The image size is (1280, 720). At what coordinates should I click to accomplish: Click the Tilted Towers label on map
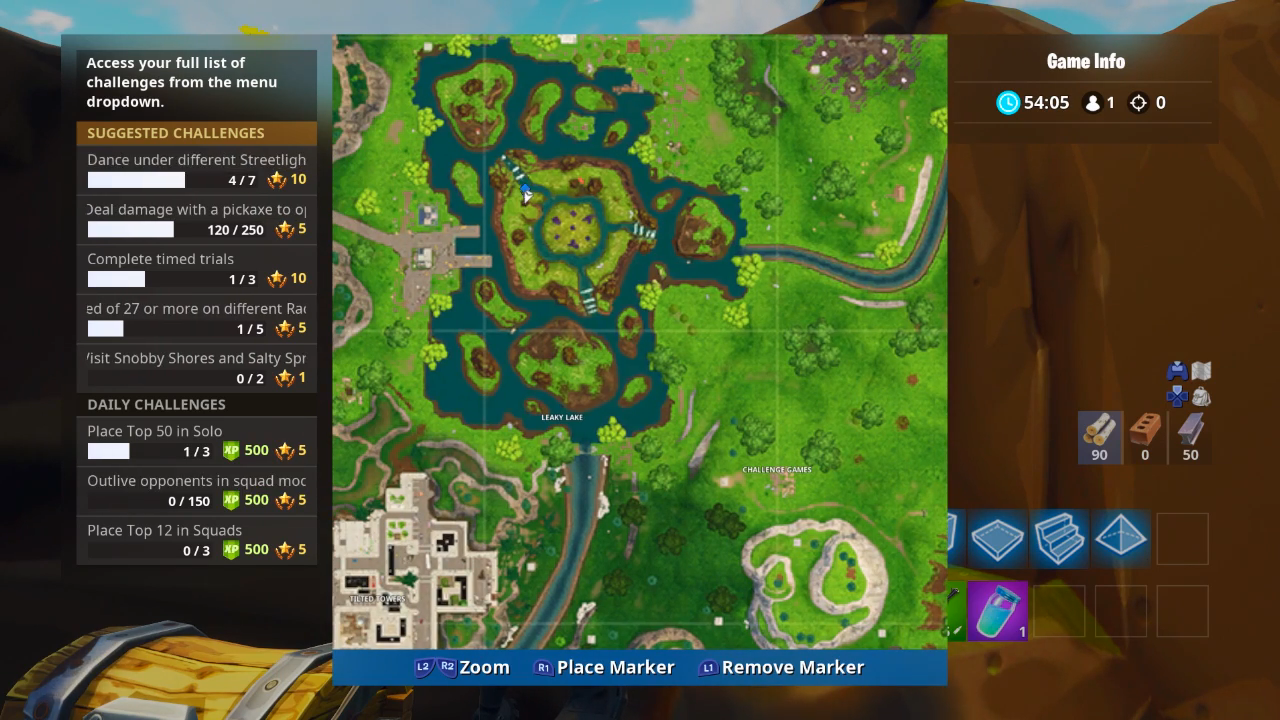point(377,599)
